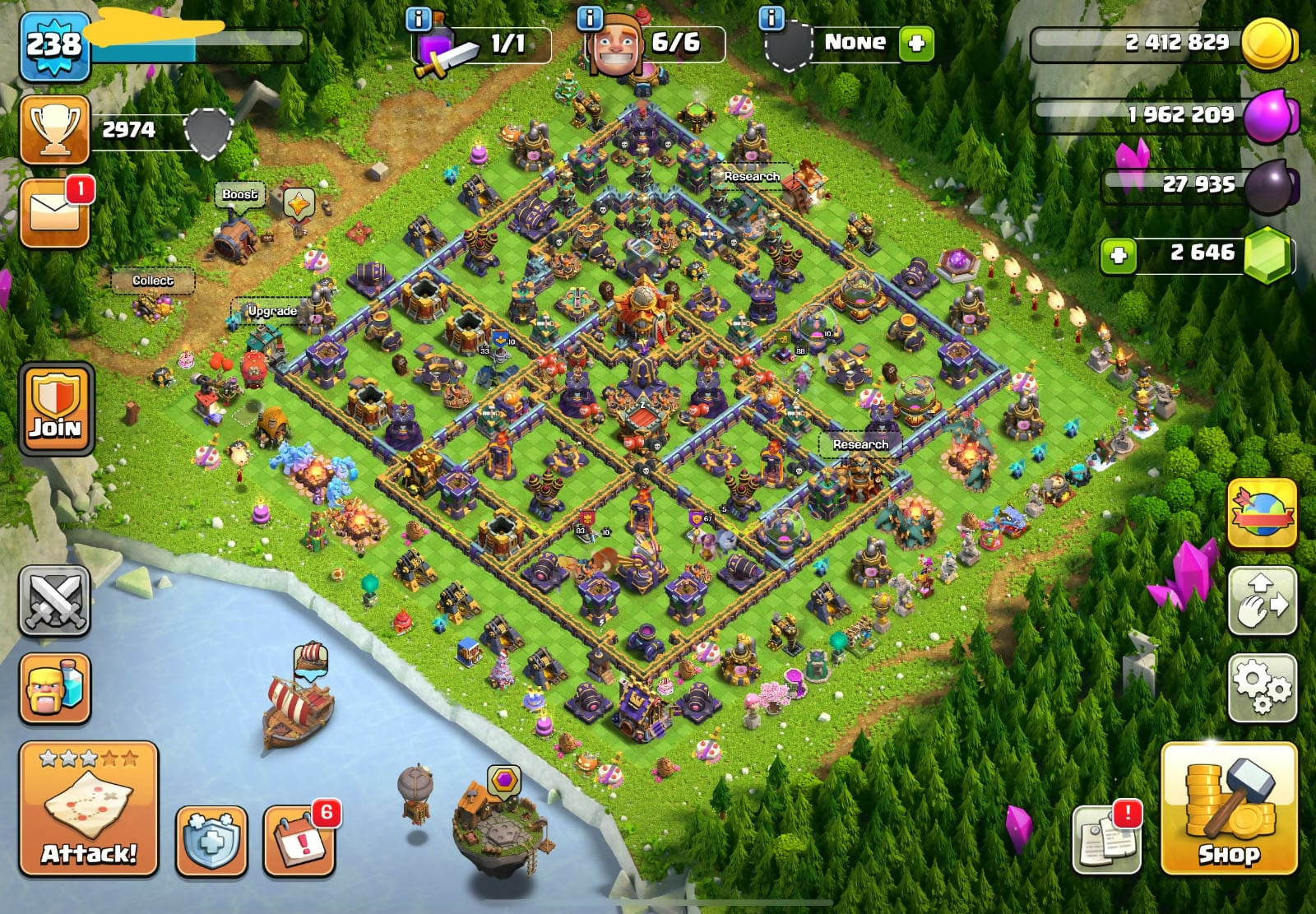
Task: Open the layout editor hand button
Action: click(1262, 601)
